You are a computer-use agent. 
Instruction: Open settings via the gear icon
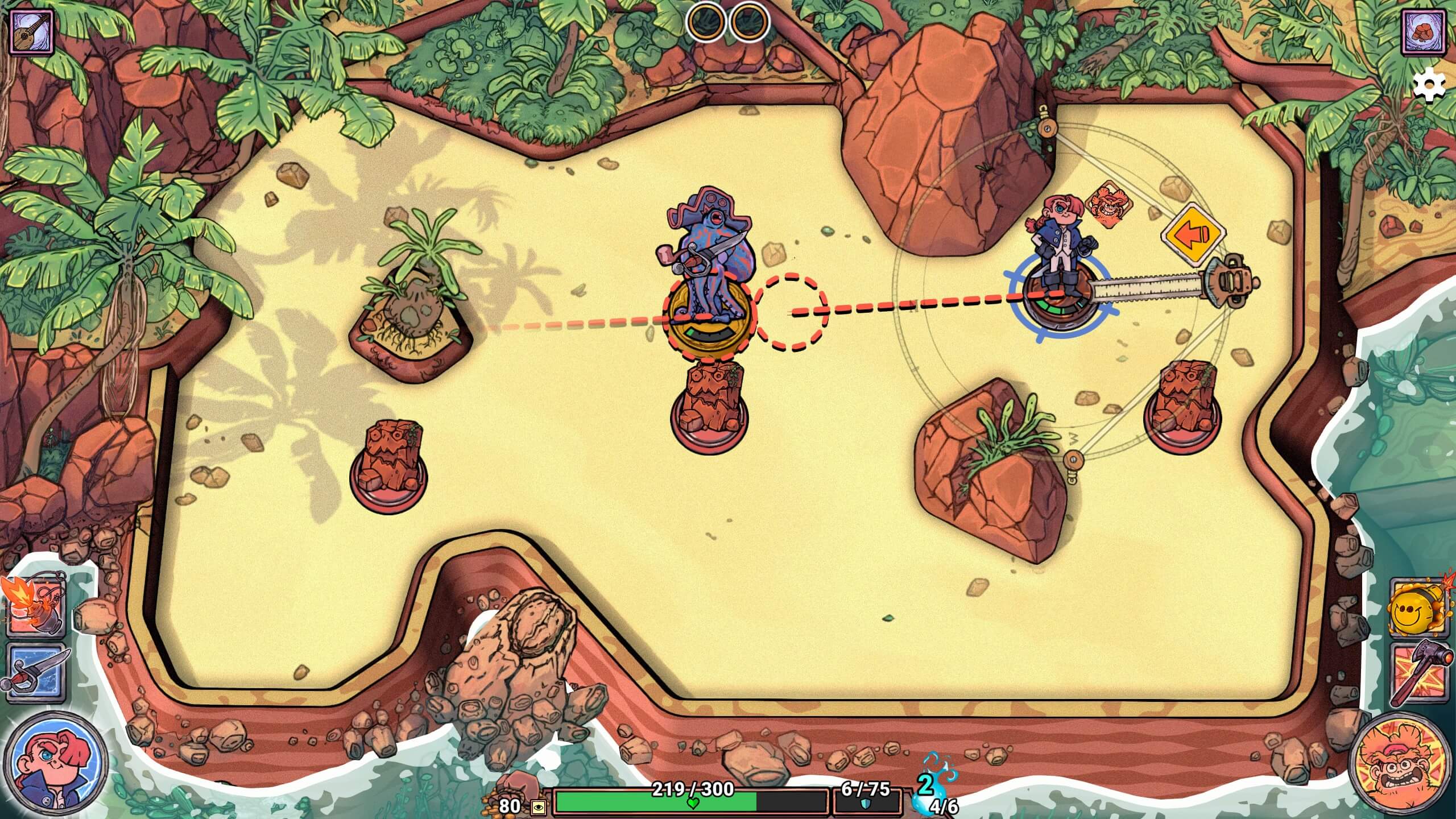point(1429,86)
